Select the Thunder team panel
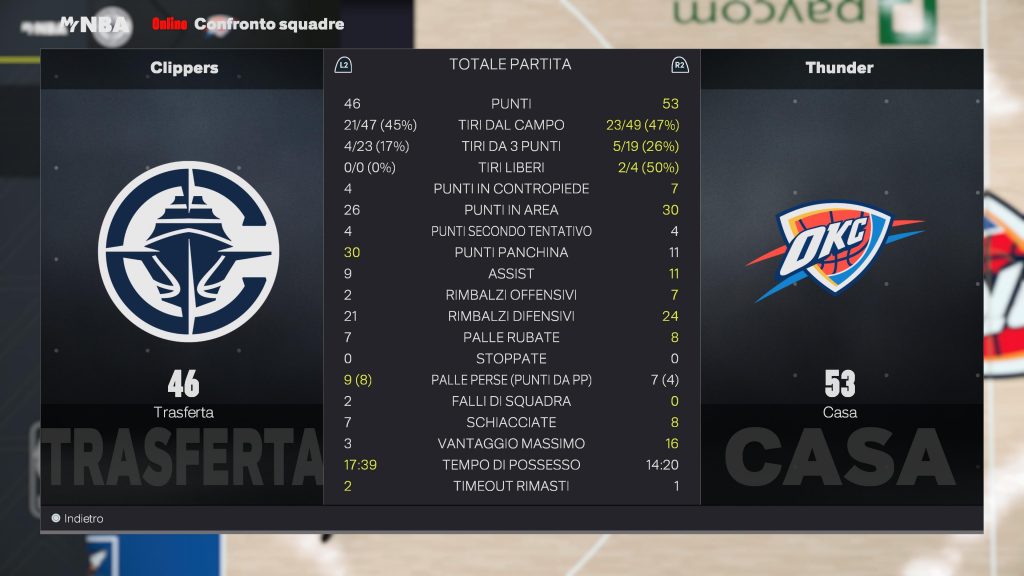Viewport: 1024px width, 576px height. [x=840, y=270]
